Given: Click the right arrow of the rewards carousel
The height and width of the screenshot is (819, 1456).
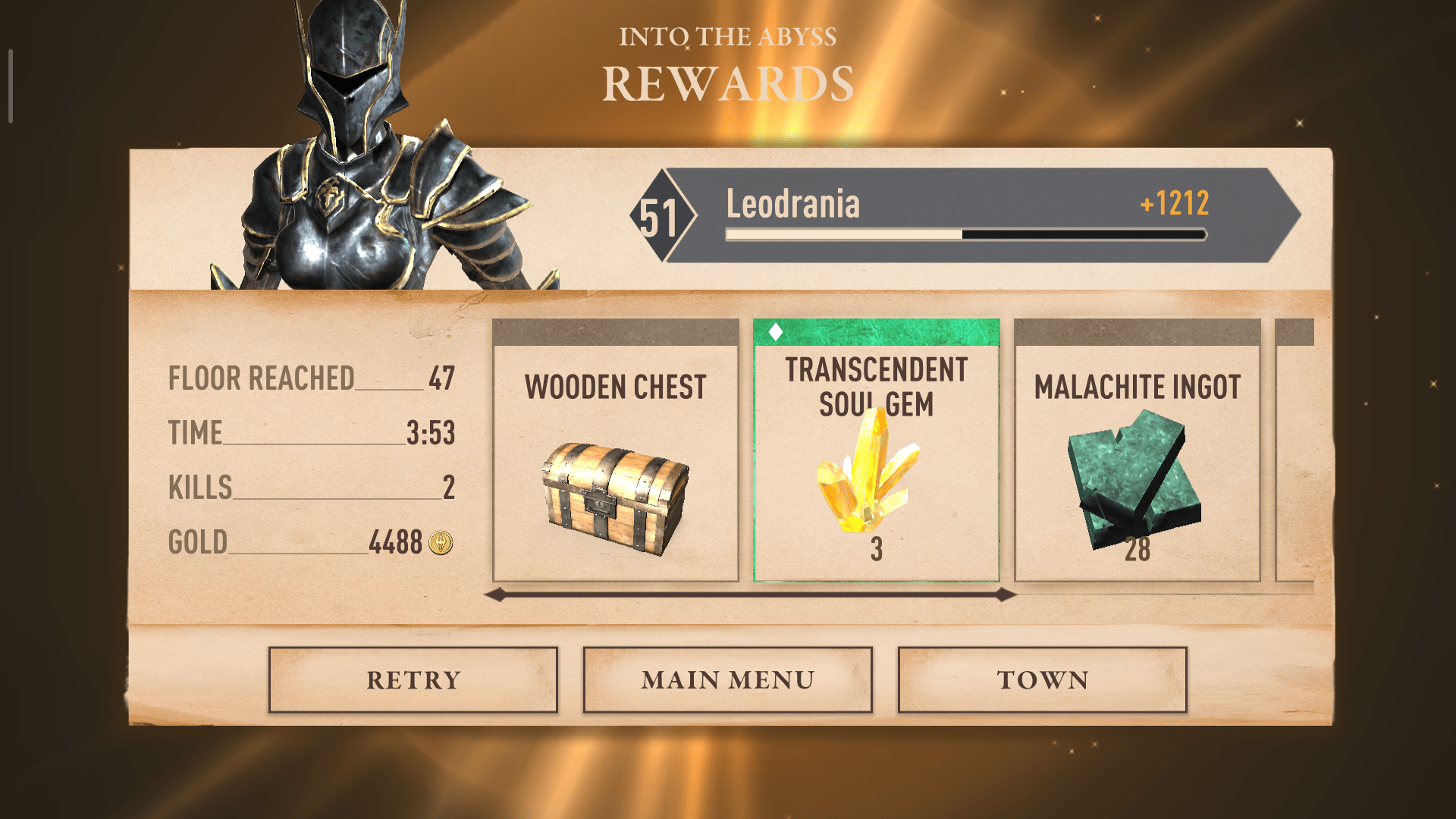Looking at the screenshot, I should click(x=1006, y=595).
